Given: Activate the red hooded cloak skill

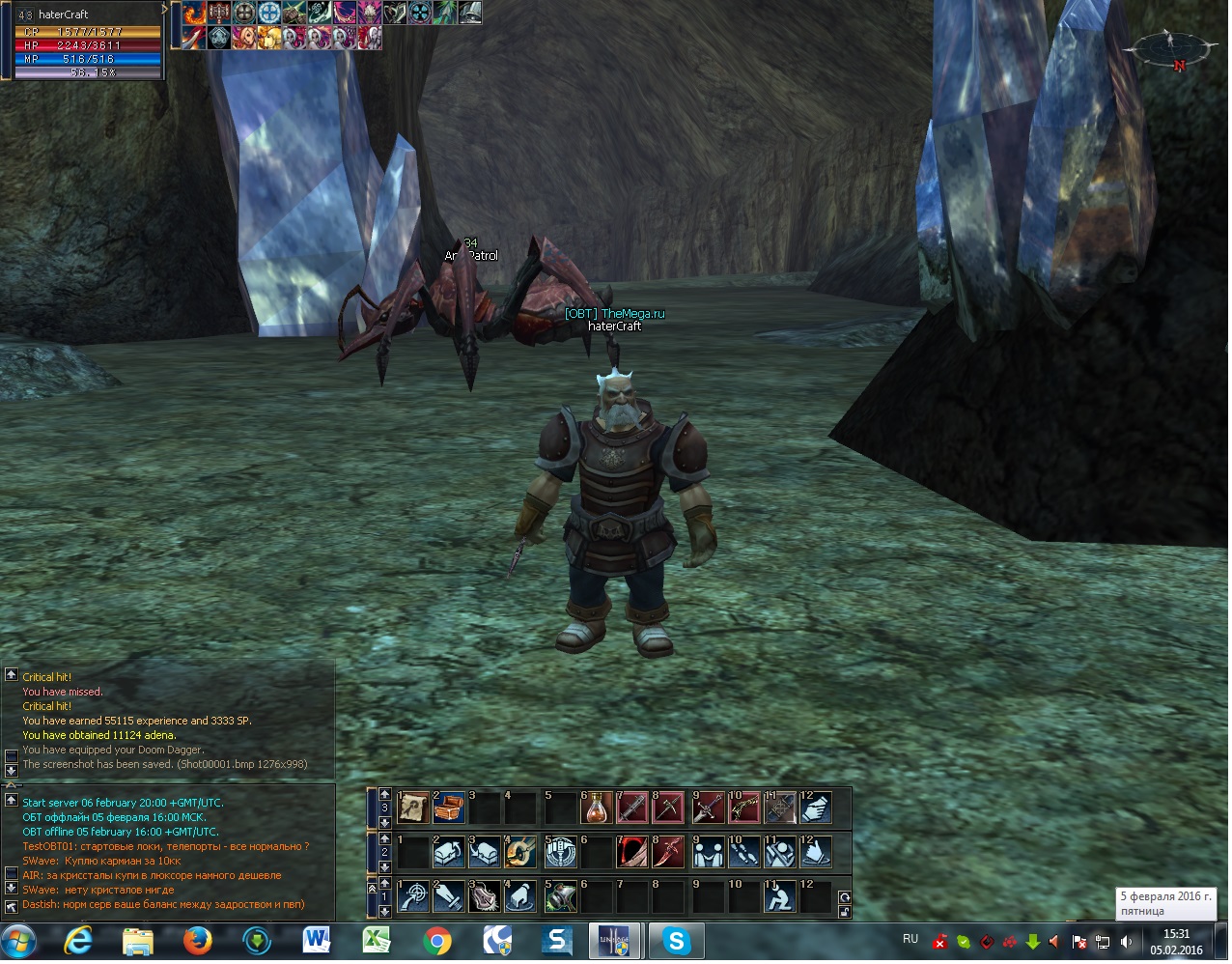Looking at the screenshot, I should [x=632, y=852].
